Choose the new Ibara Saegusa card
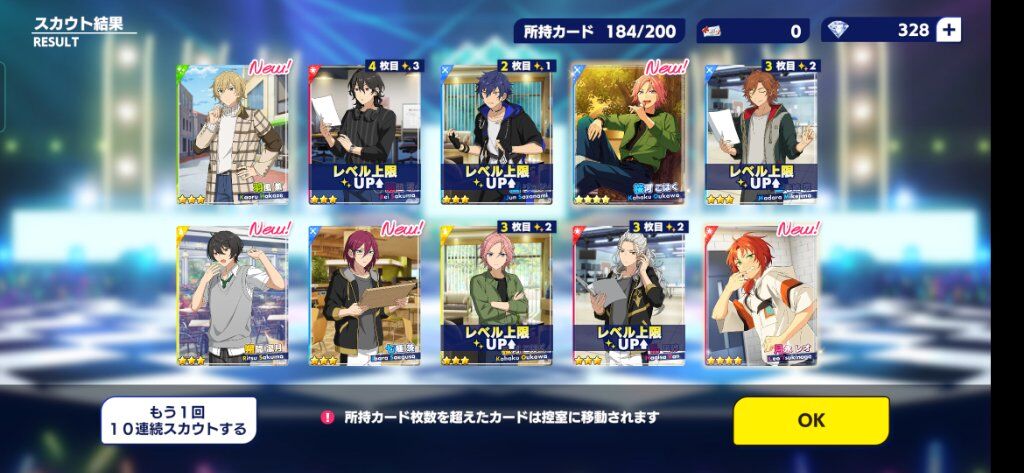Screen dimensions: 1024x473 (364, 294)
